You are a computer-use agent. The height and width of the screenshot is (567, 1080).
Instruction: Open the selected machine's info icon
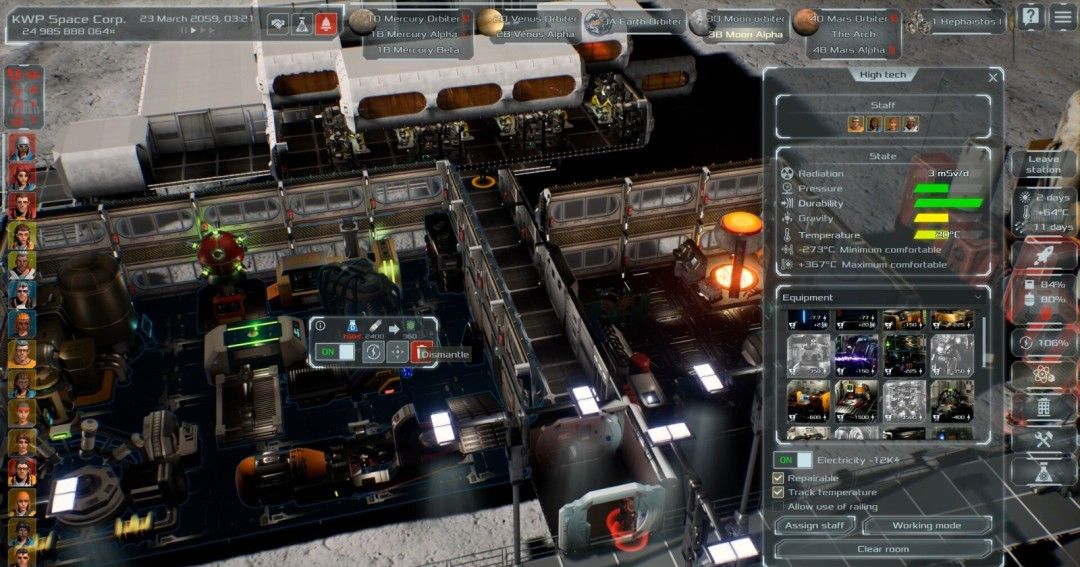pyautogui.click(x=320, y=326)
